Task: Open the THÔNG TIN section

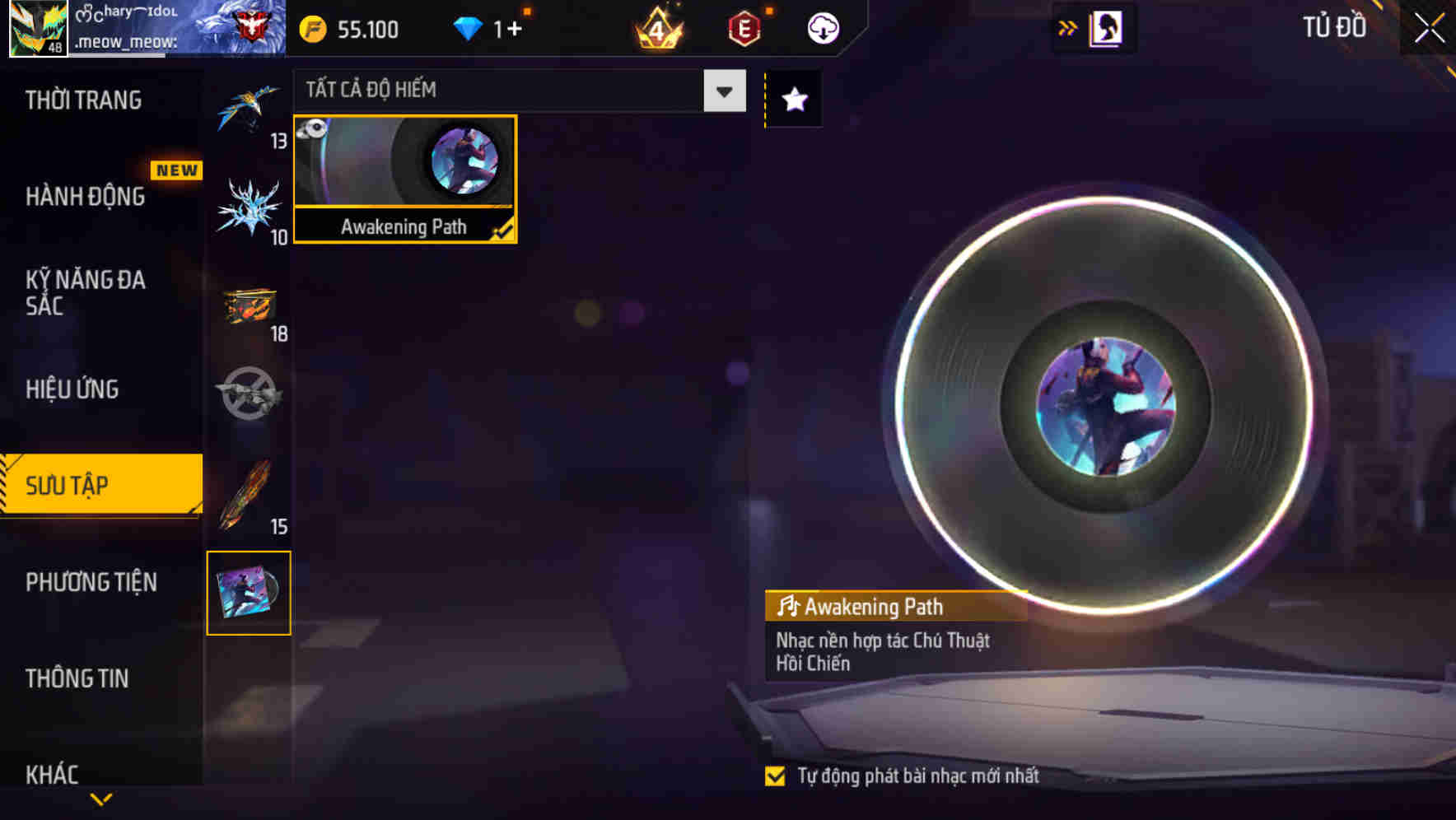Action: (x=78, y=678)
